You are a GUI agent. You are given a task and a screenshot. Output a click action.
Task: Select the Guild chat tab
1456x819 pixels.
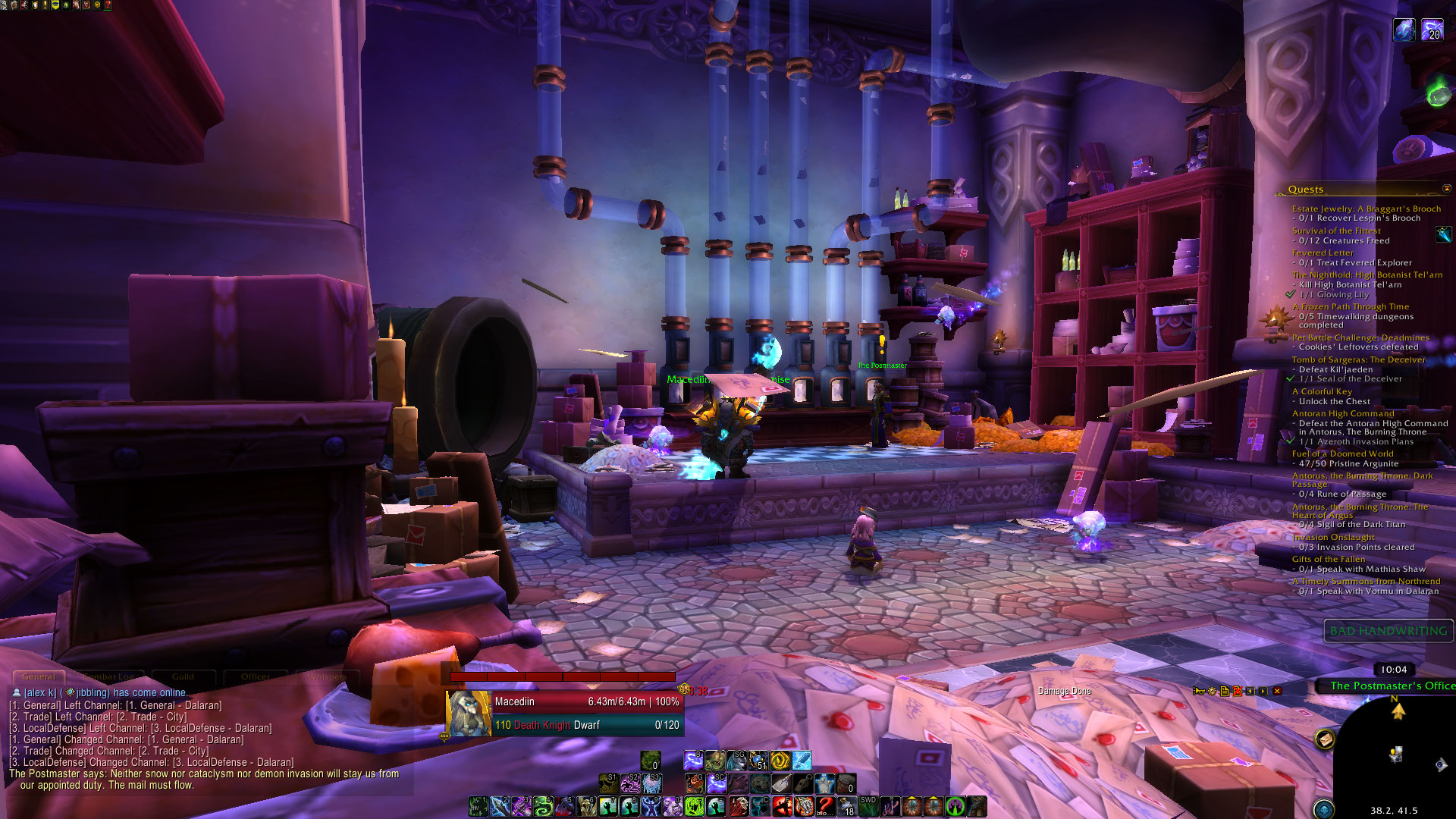coord(183,676)
